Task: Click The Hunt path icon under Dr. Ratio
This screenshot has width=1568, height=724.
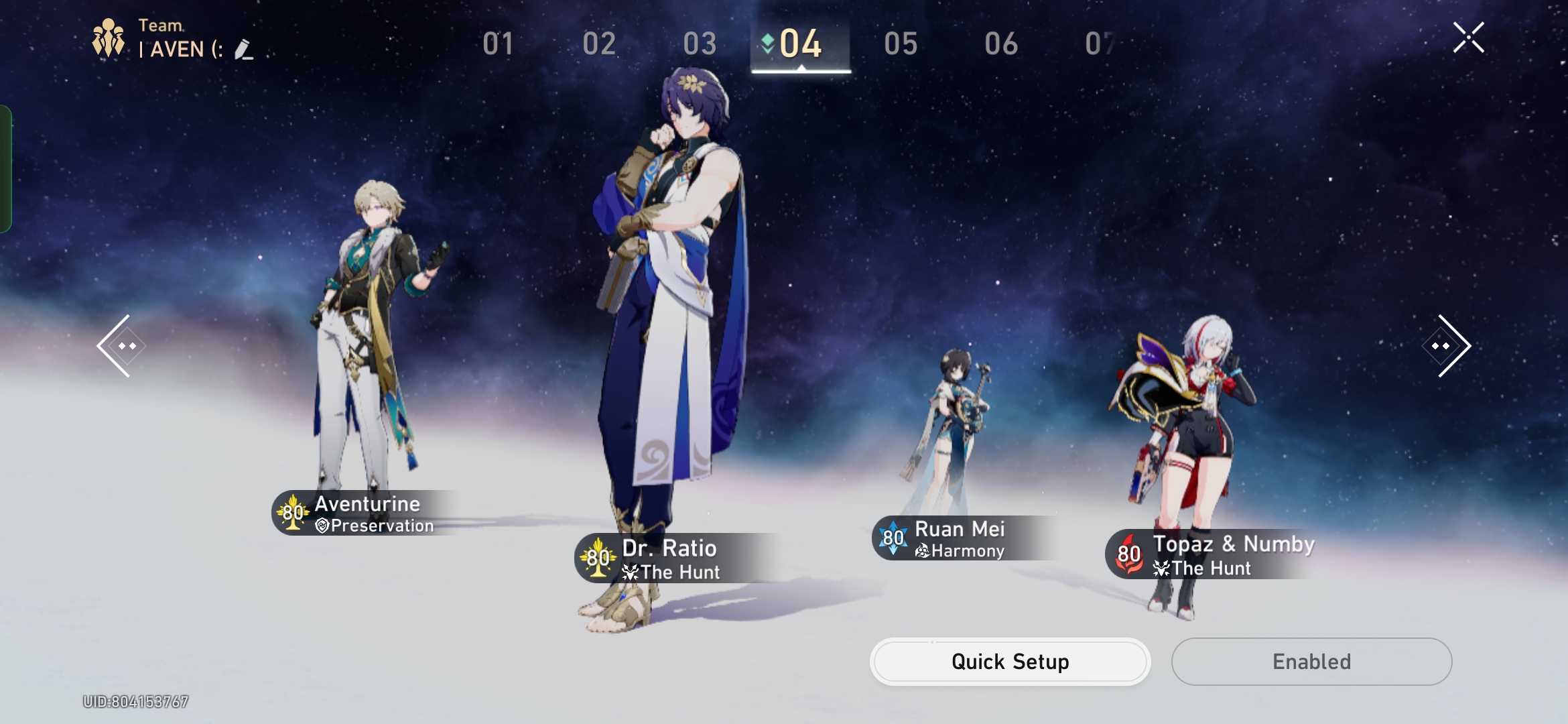Action: [629, 571]
